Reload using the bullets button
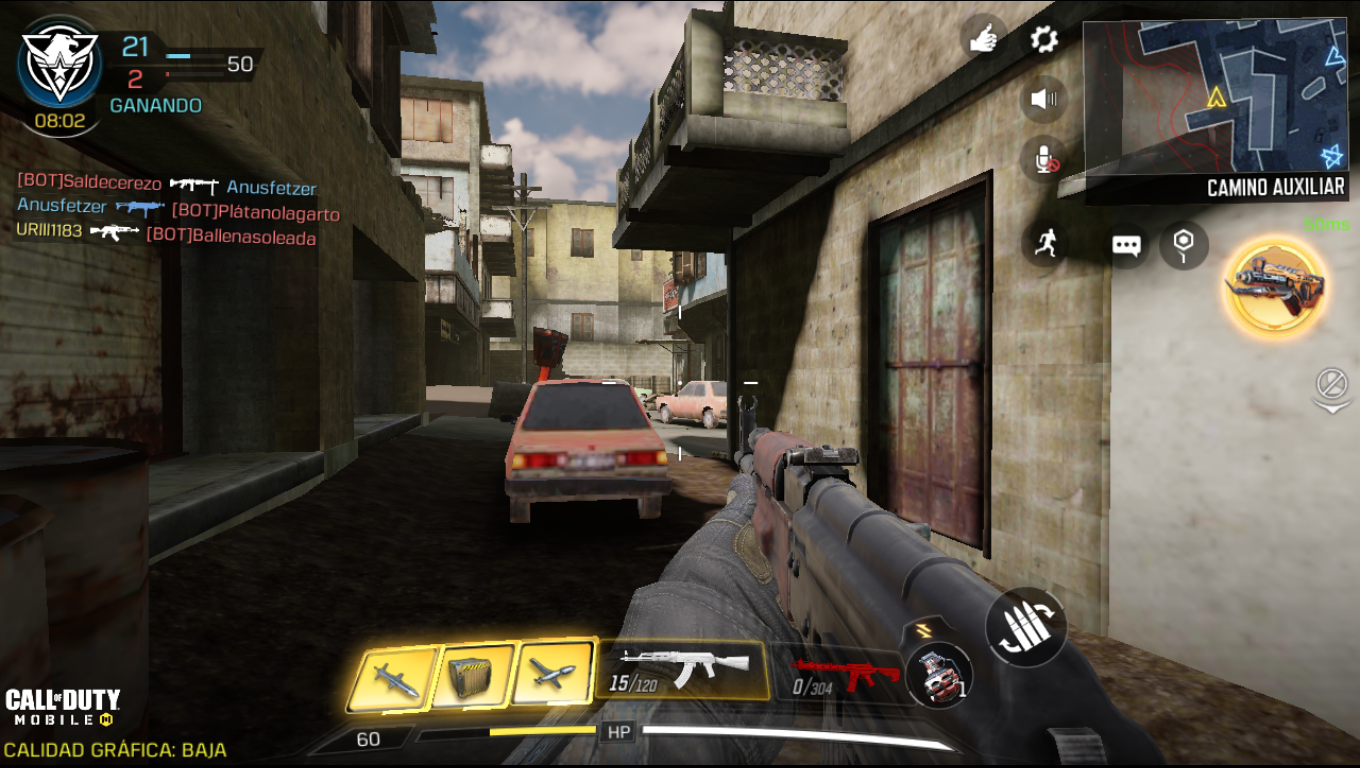 point(1025,627)
